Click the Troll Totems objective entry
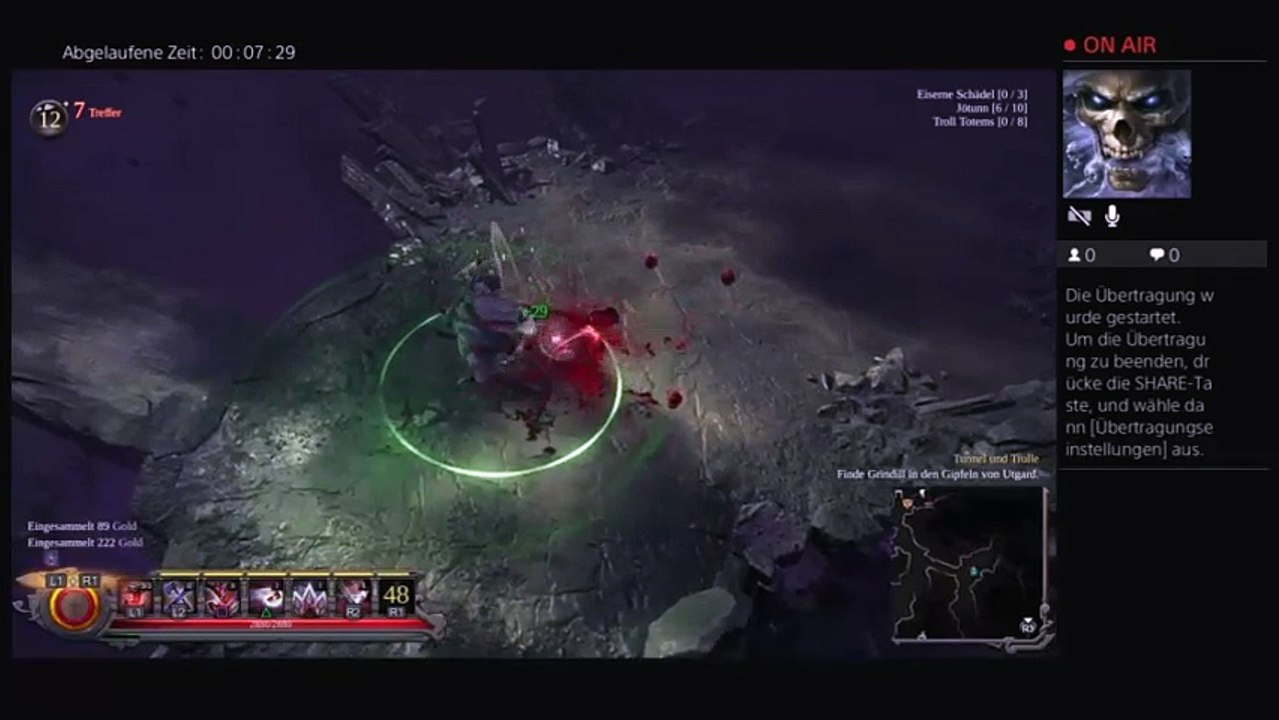Image resolution: width=1279 pixels, height=720 pixels. pos(979,122)
